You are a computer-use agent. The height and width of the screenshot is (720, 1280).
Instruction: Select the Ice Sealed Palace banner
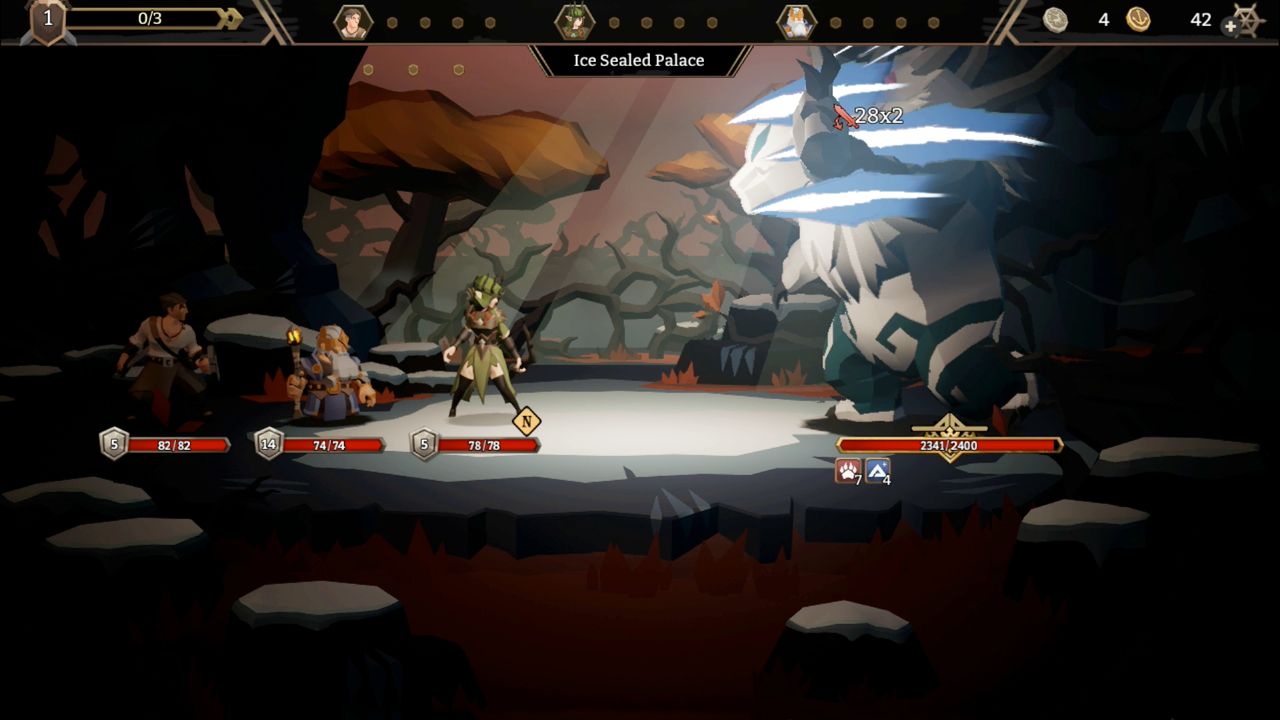pos(638,60)
